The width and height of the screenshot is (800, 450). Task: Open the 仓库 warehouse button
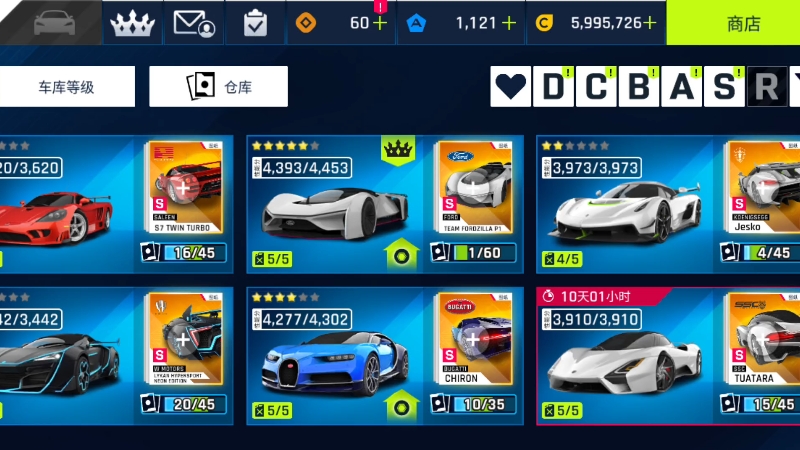point(218,87)
